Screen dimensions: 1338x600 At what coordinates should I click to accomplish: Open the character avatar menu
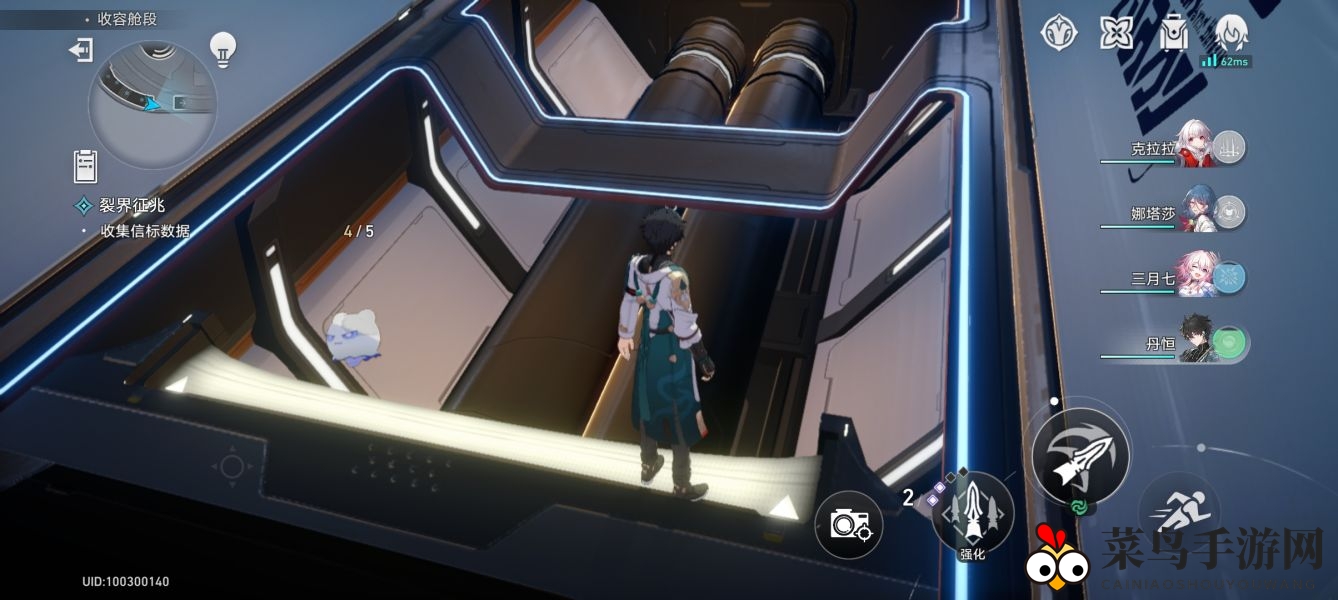coord(1231,33)
